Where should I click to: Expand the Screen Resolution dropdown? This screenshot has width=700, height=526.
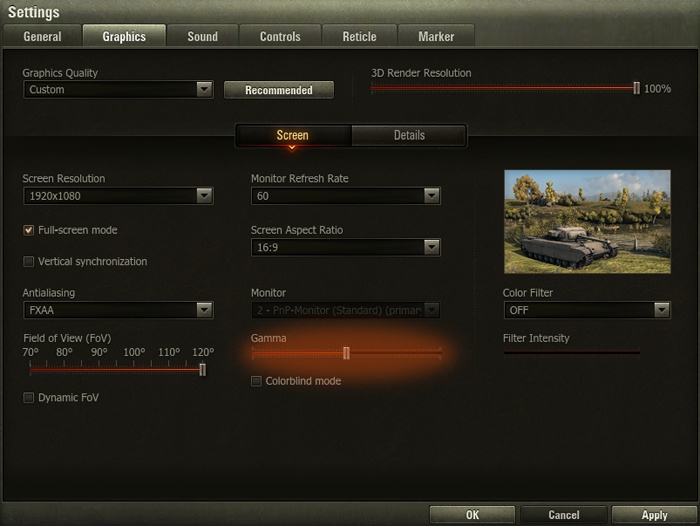tap(118, 196)
